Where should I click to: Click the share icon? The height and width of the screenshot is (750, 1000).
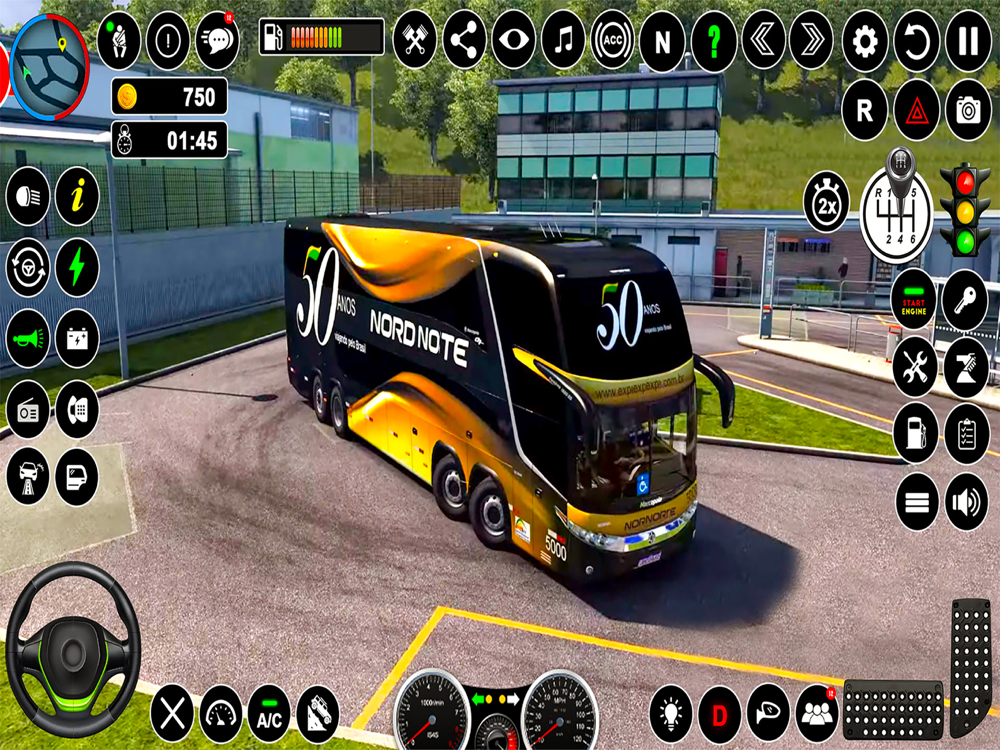(464, 40)
